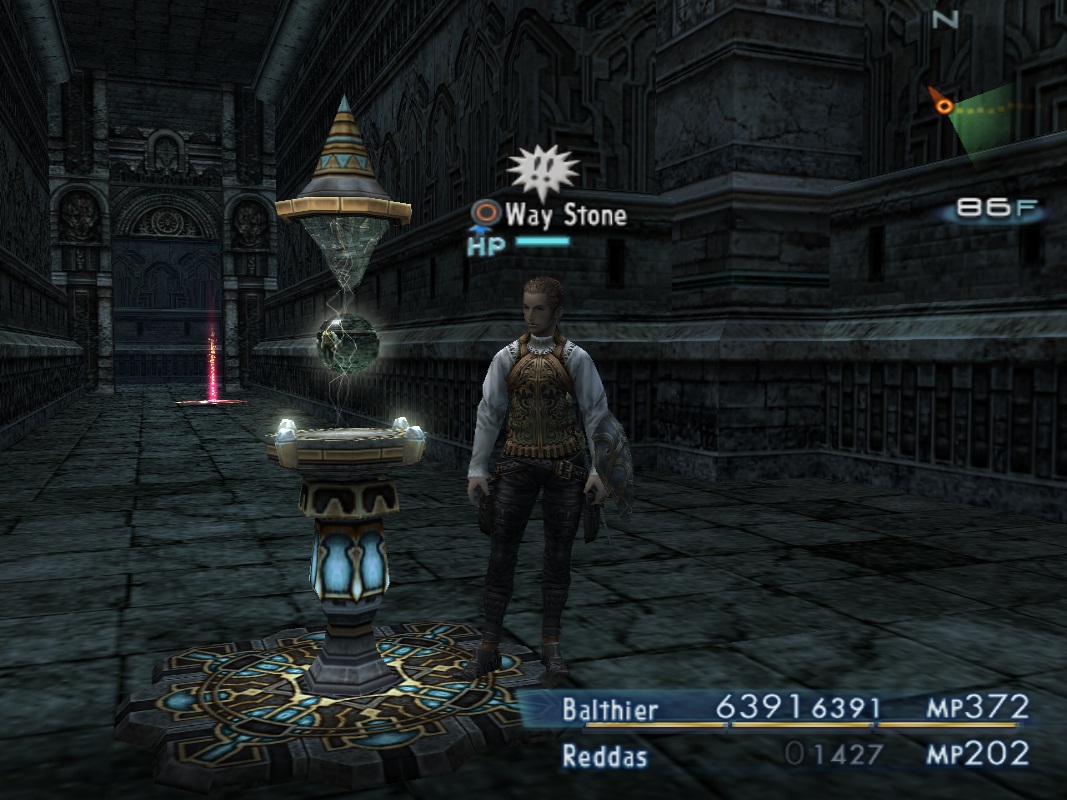Select the Way Stone target label
This screenshot has width=1067, height=800.
tap(565, 214)
